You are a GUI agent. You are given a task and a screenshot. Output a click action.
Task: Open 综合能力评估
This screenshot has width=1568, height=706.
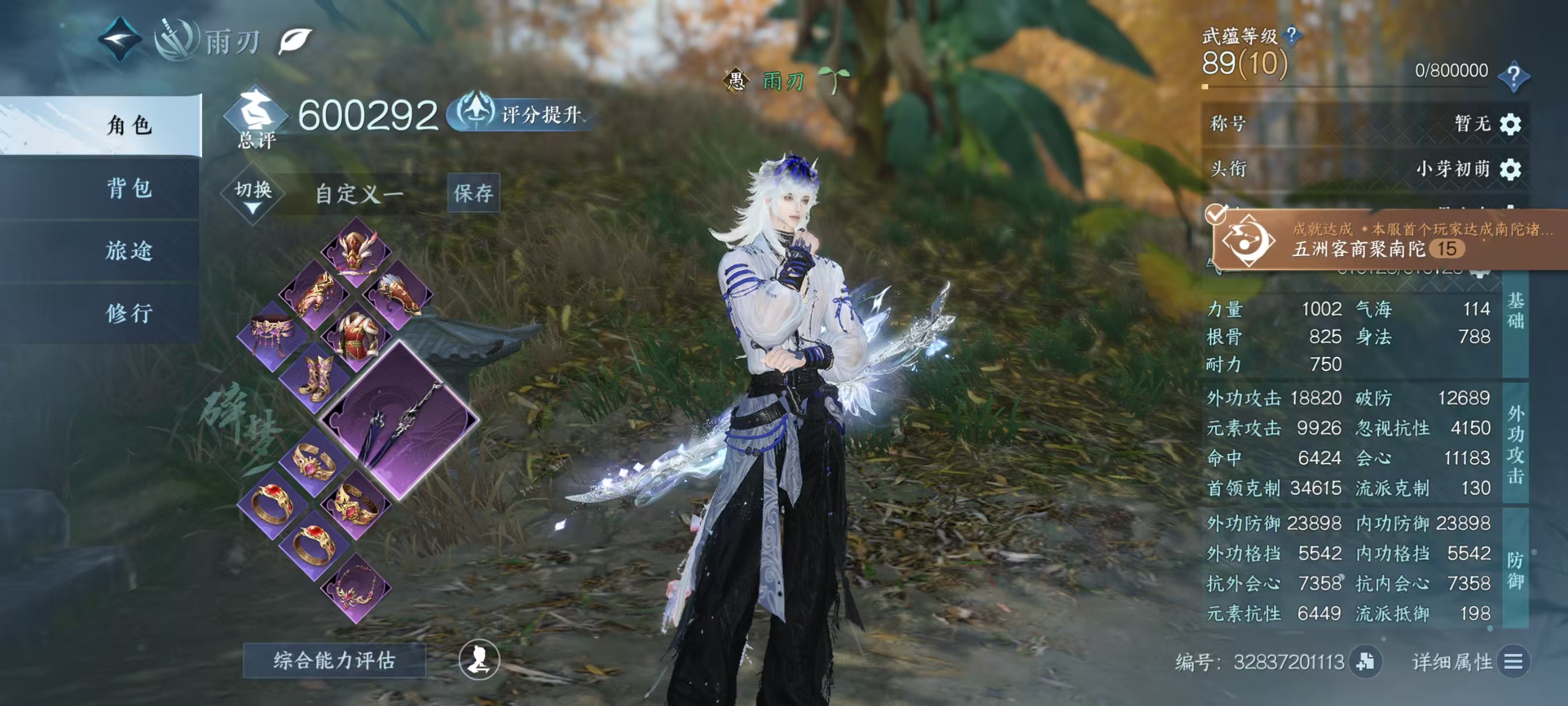pos(334,660)
